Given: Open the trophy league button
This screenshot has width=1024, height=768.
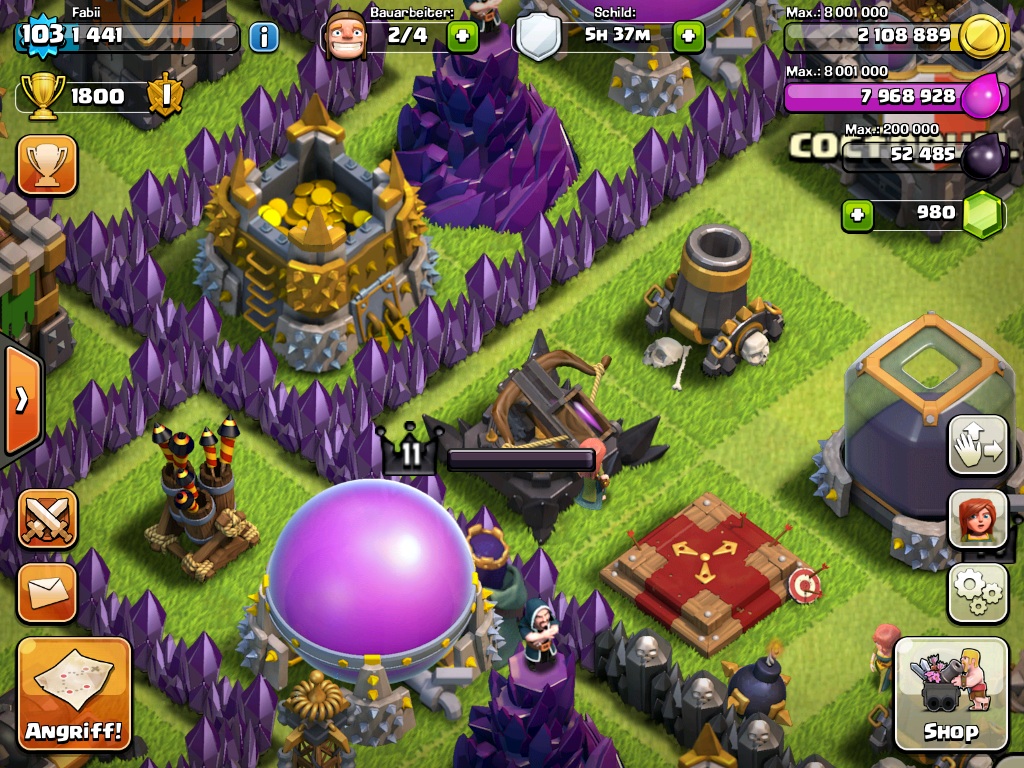Looking at the screenshot, I should (47, 165).
